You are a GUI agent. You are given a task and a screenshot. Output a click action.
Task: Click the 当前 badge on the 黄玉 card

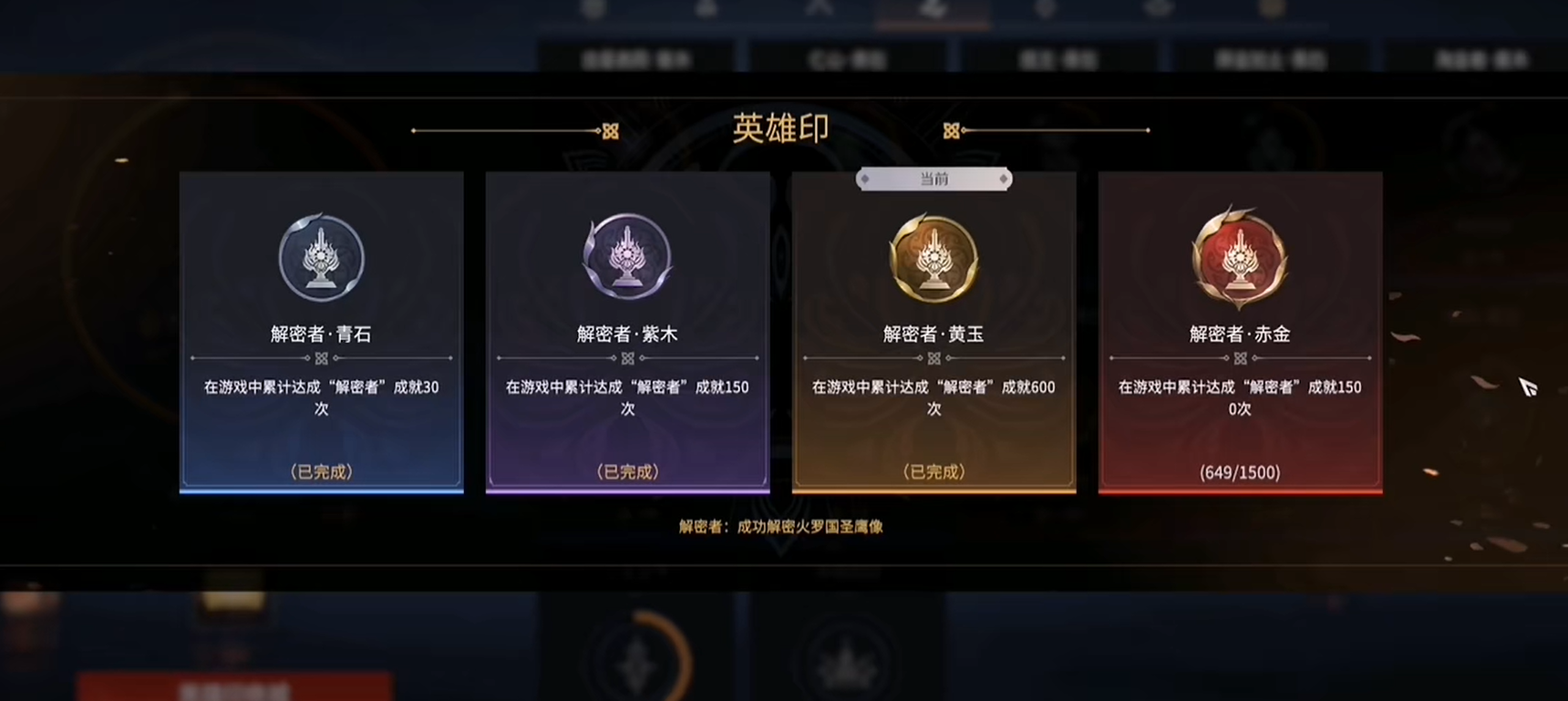[934, 179]
